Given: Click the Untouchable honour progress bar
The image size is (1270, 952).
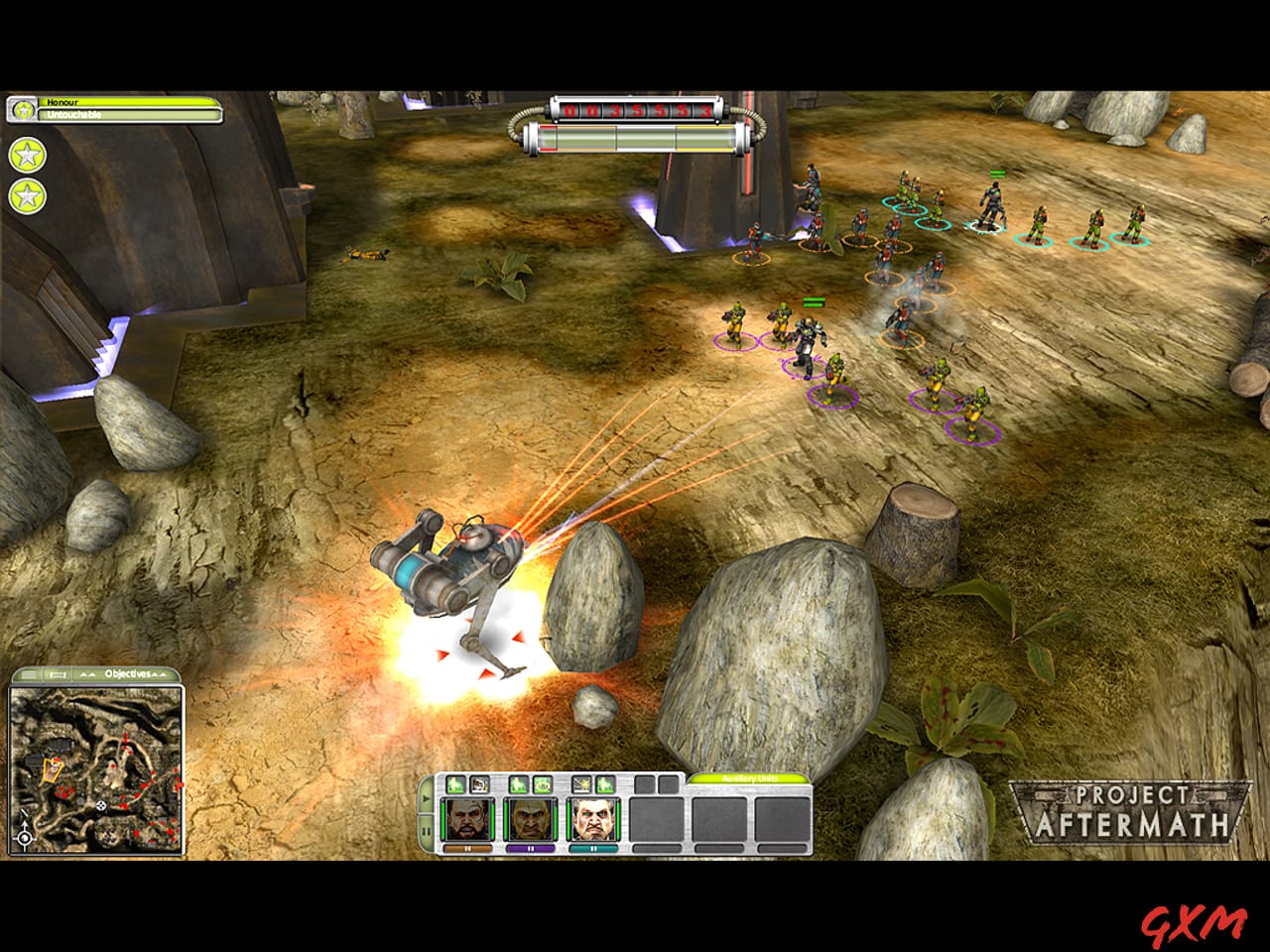Looking at the screenshot, I should click(x=129, y=115).
